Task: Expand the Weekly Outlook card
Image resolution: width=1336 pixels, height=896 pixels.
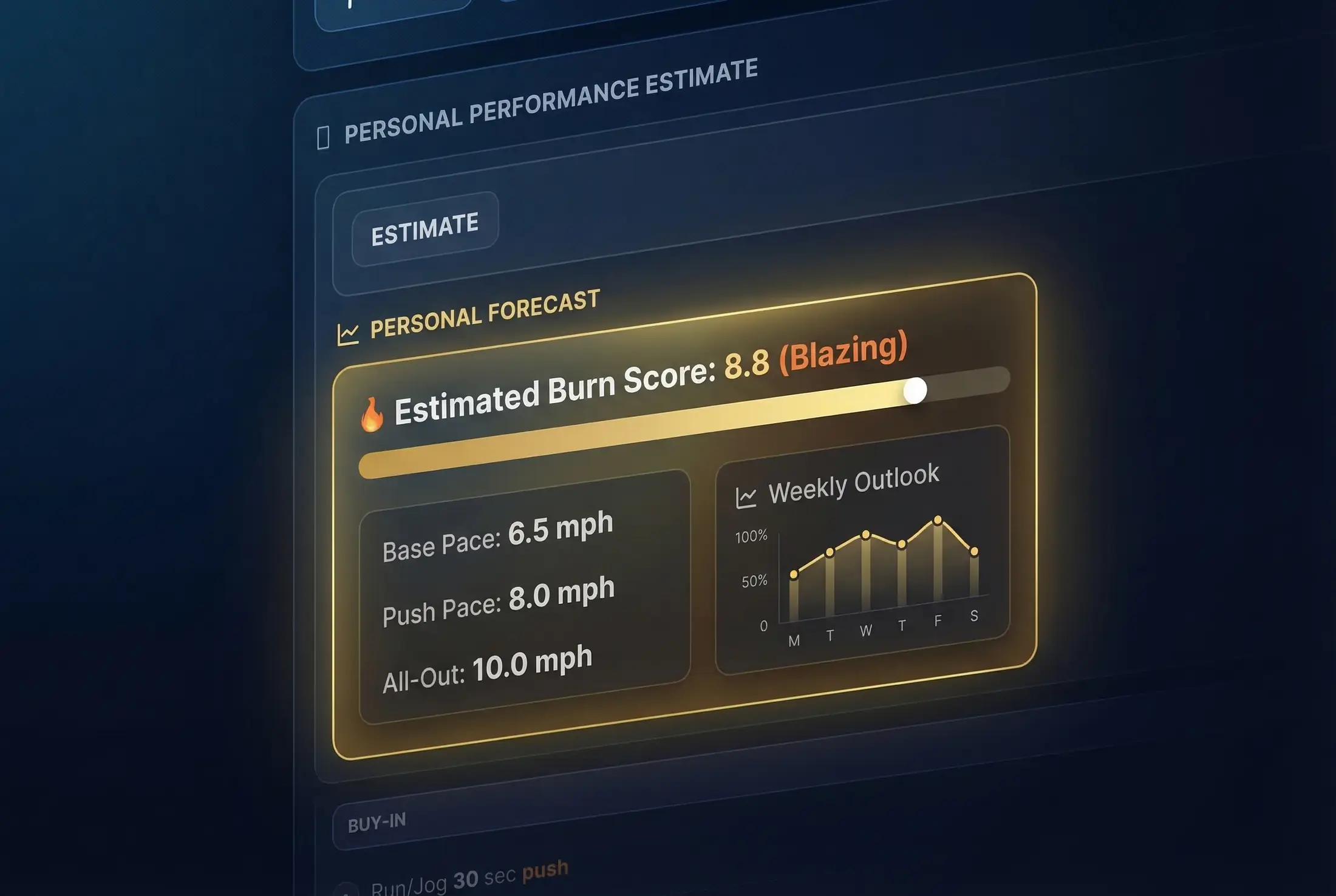Action: 862,565
